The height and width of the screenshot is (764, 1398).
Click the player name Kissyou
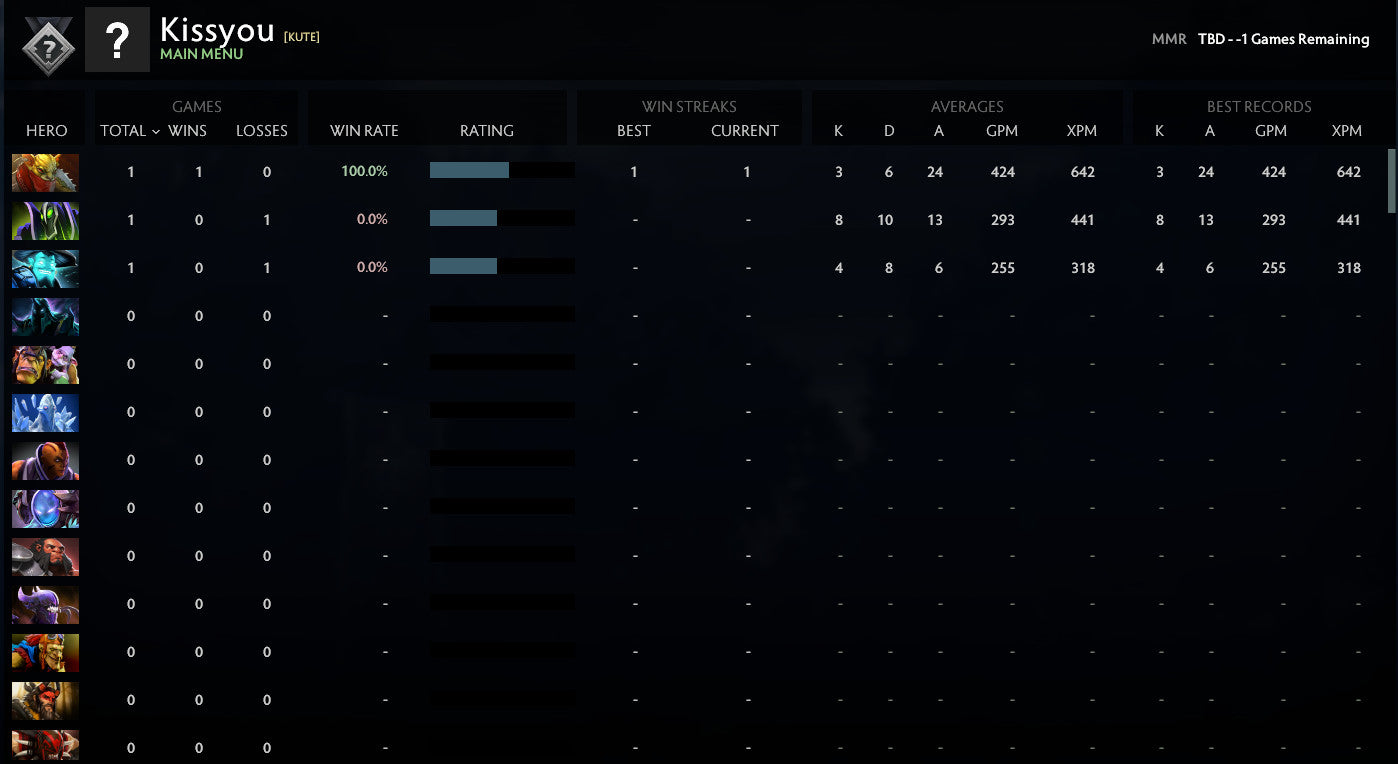pyautogui.click(x=216, y=30)
